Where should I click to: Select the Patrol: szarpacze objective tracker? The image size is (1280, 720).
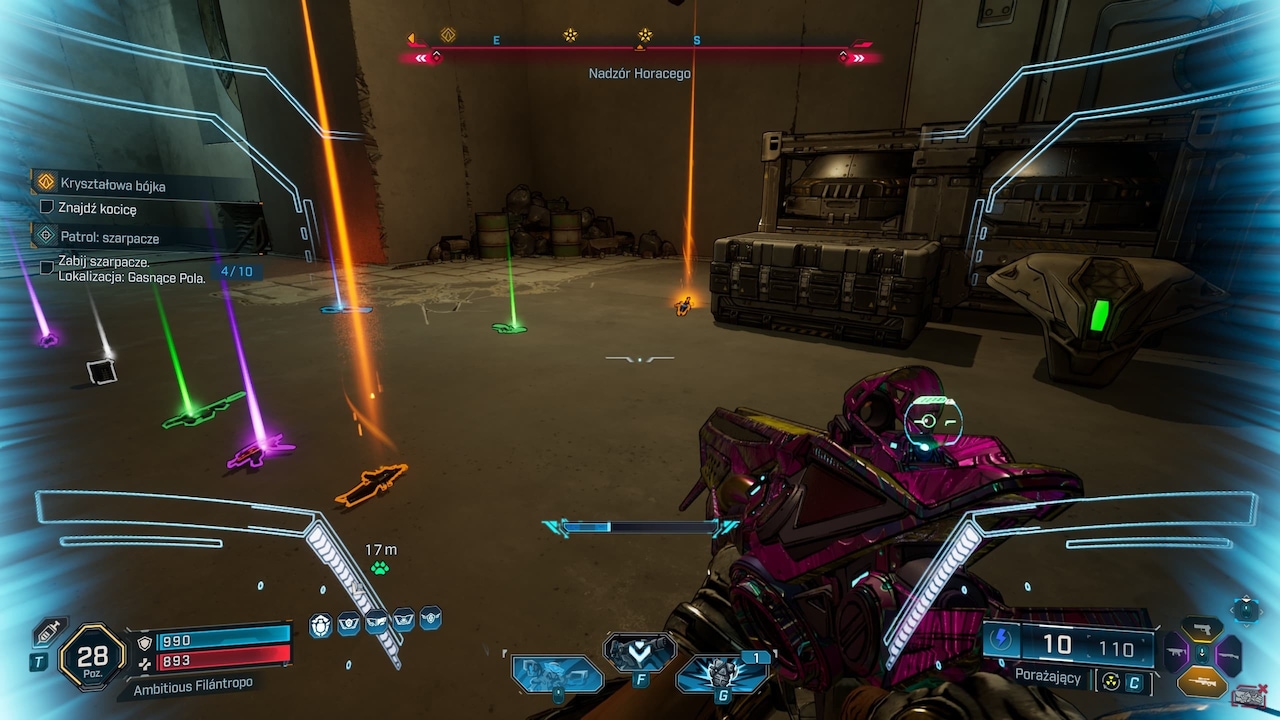coord(109,238)
